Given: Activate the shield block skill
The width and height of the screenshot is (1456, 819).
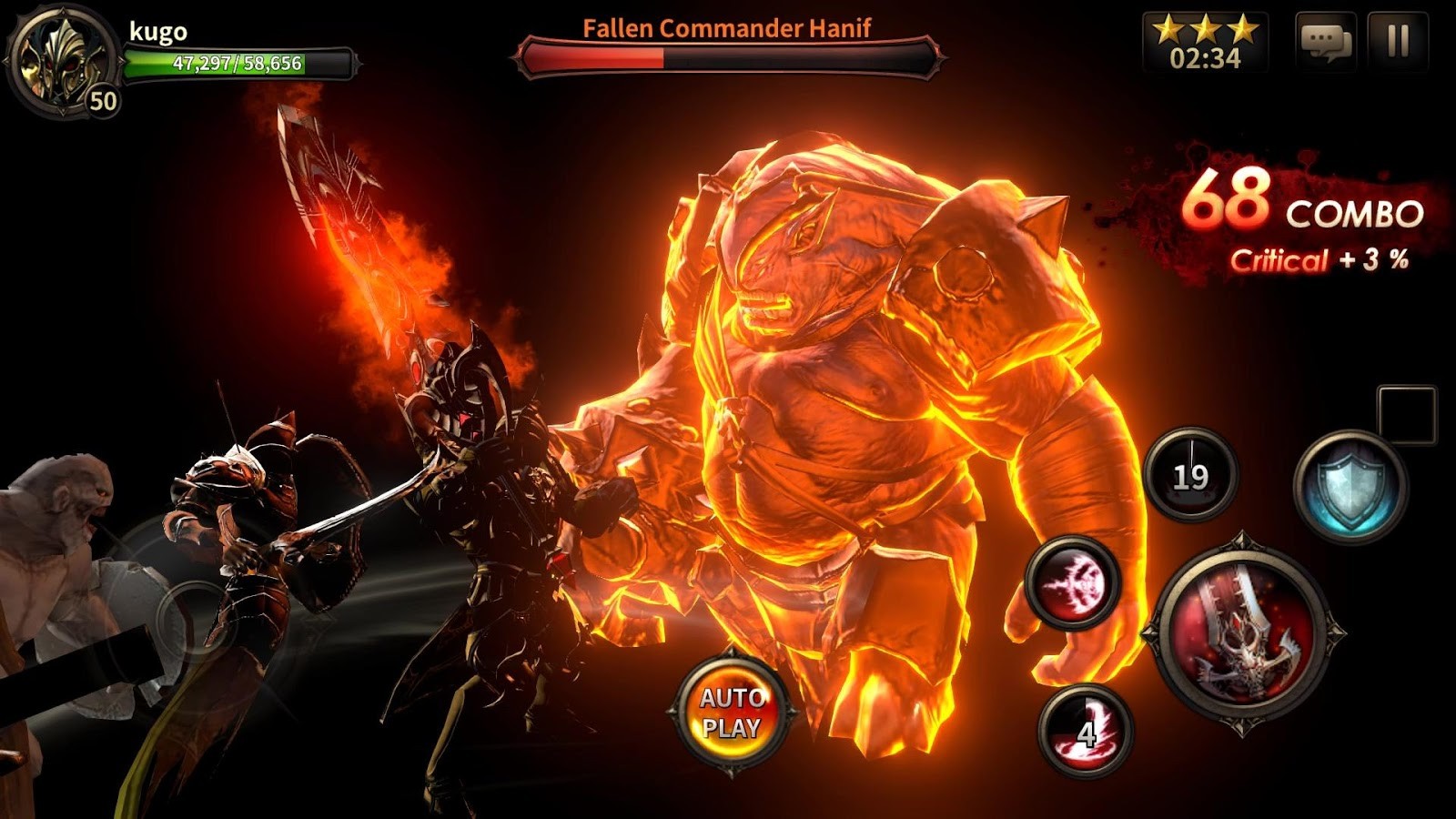Looking at the screenshot, I should (x=1350, y=487).
